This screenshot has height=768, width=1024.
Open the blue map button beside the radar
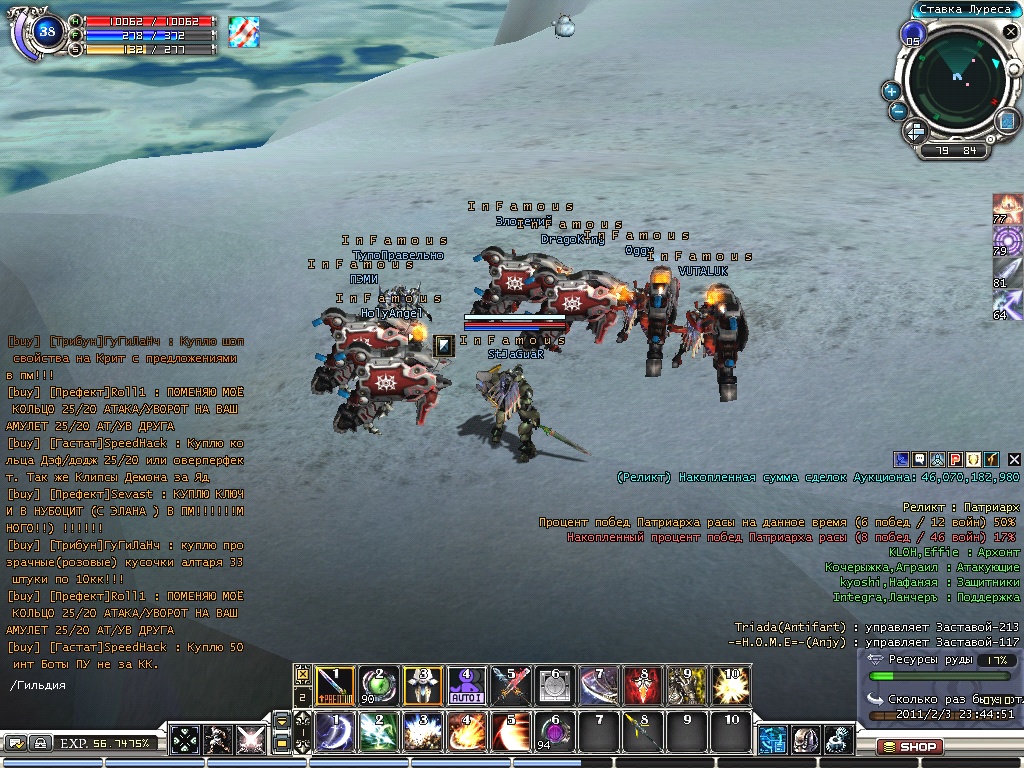pos(1006,120)
